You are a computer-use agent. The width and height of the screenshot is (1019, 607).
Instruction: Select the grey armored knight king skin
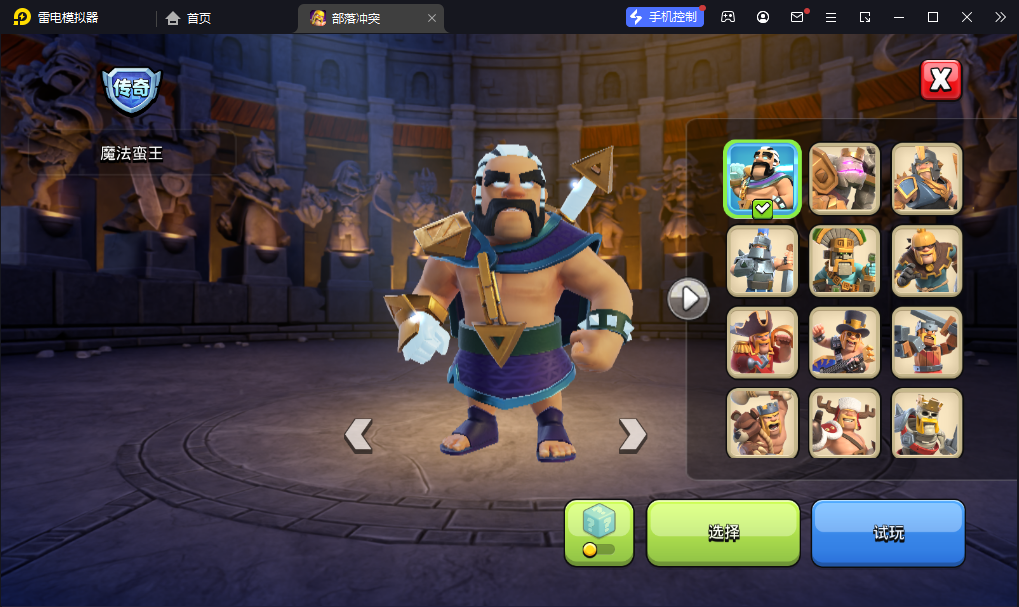tap(762, 261)
